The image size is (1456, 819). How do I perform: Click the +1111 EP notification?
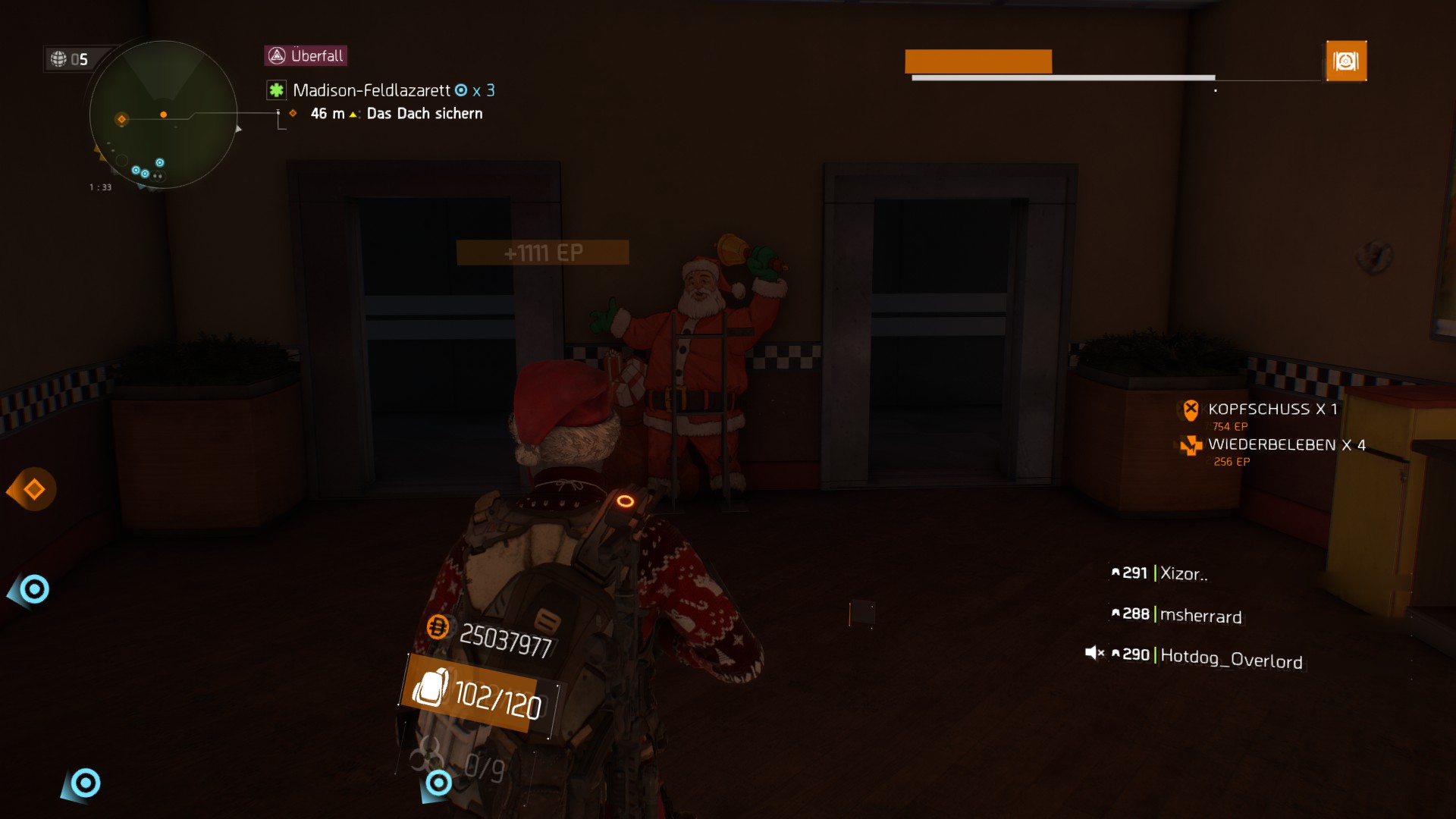(x=541, y=253)
